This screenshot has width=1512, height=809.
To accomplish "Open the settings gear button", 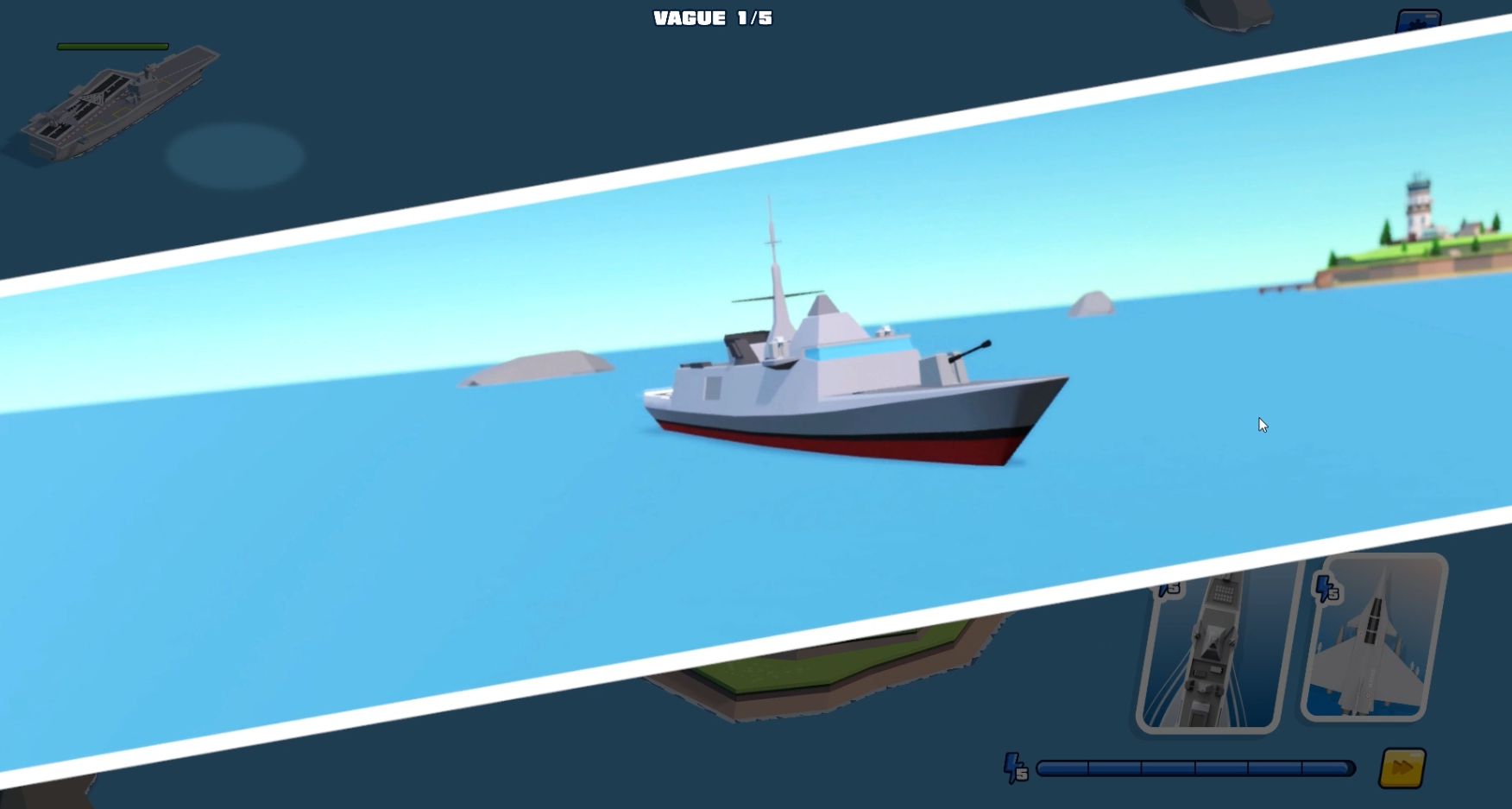I will [1418, 21].
